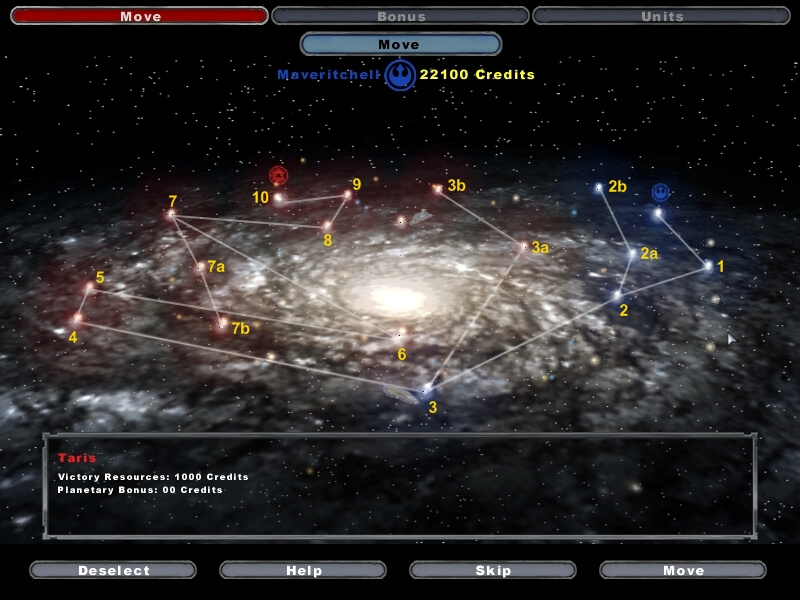Click the Deselect button
The image size is (800, 600).
(x=113, y=570)
